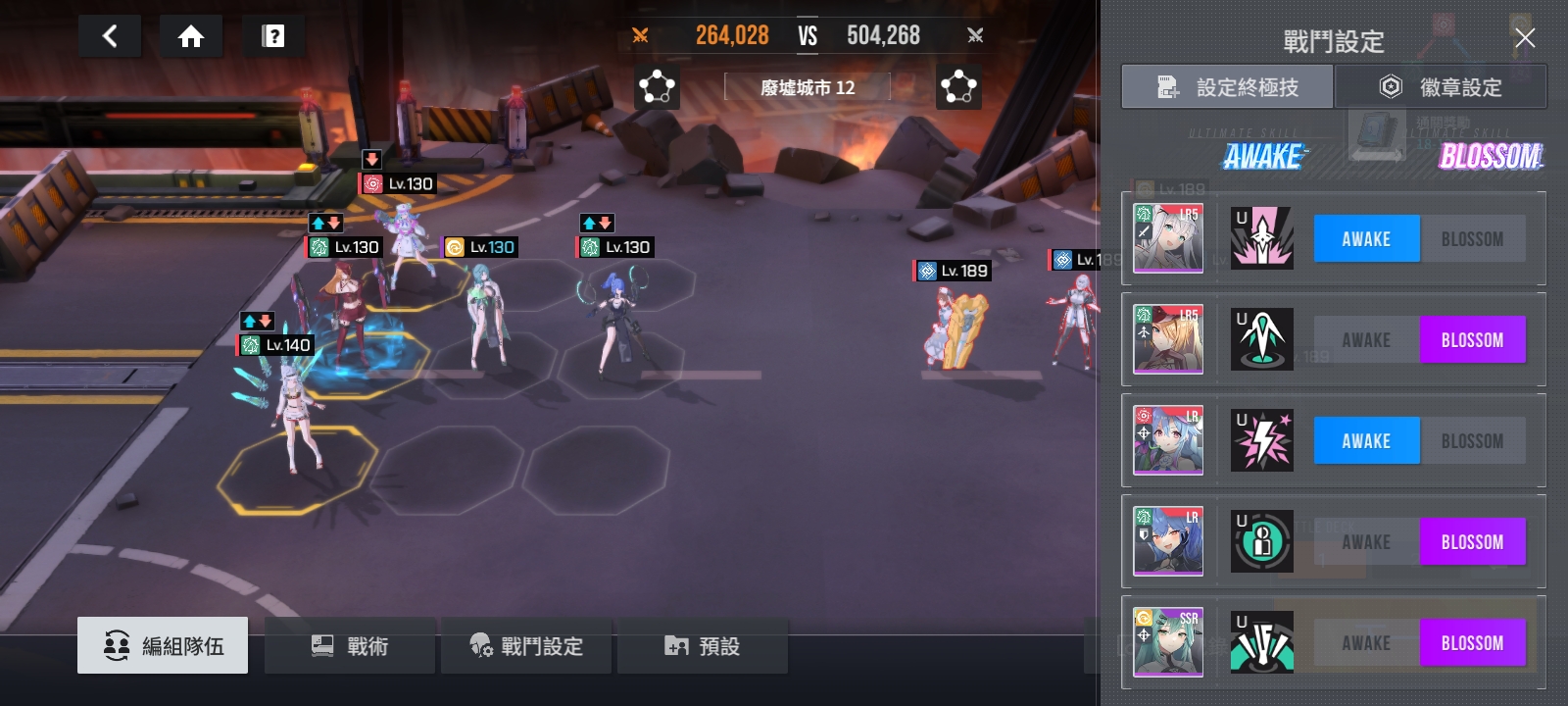1568x706 pixels.
Task: Open the help question mark page
Action: click(273, 37)
